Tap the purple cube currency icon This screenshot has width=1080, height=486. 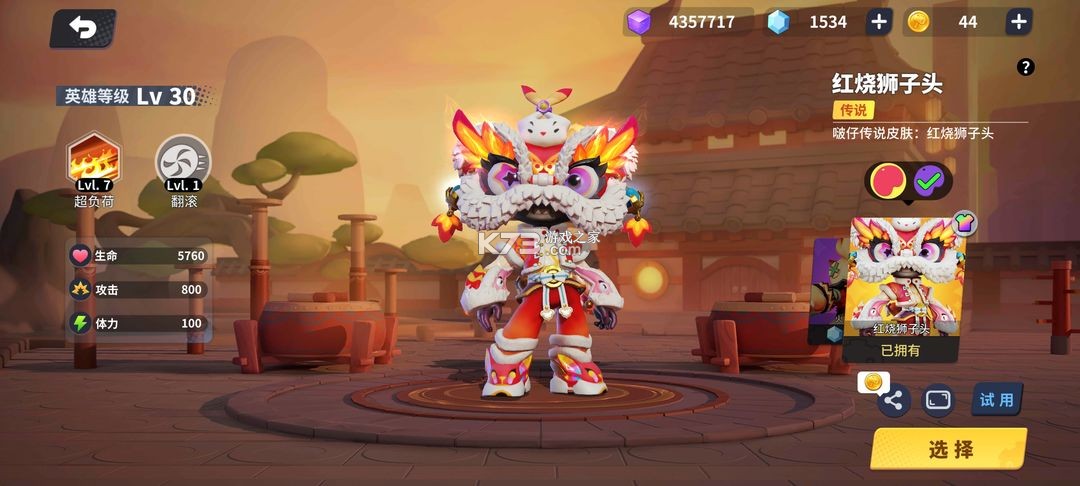pos(638,22)
